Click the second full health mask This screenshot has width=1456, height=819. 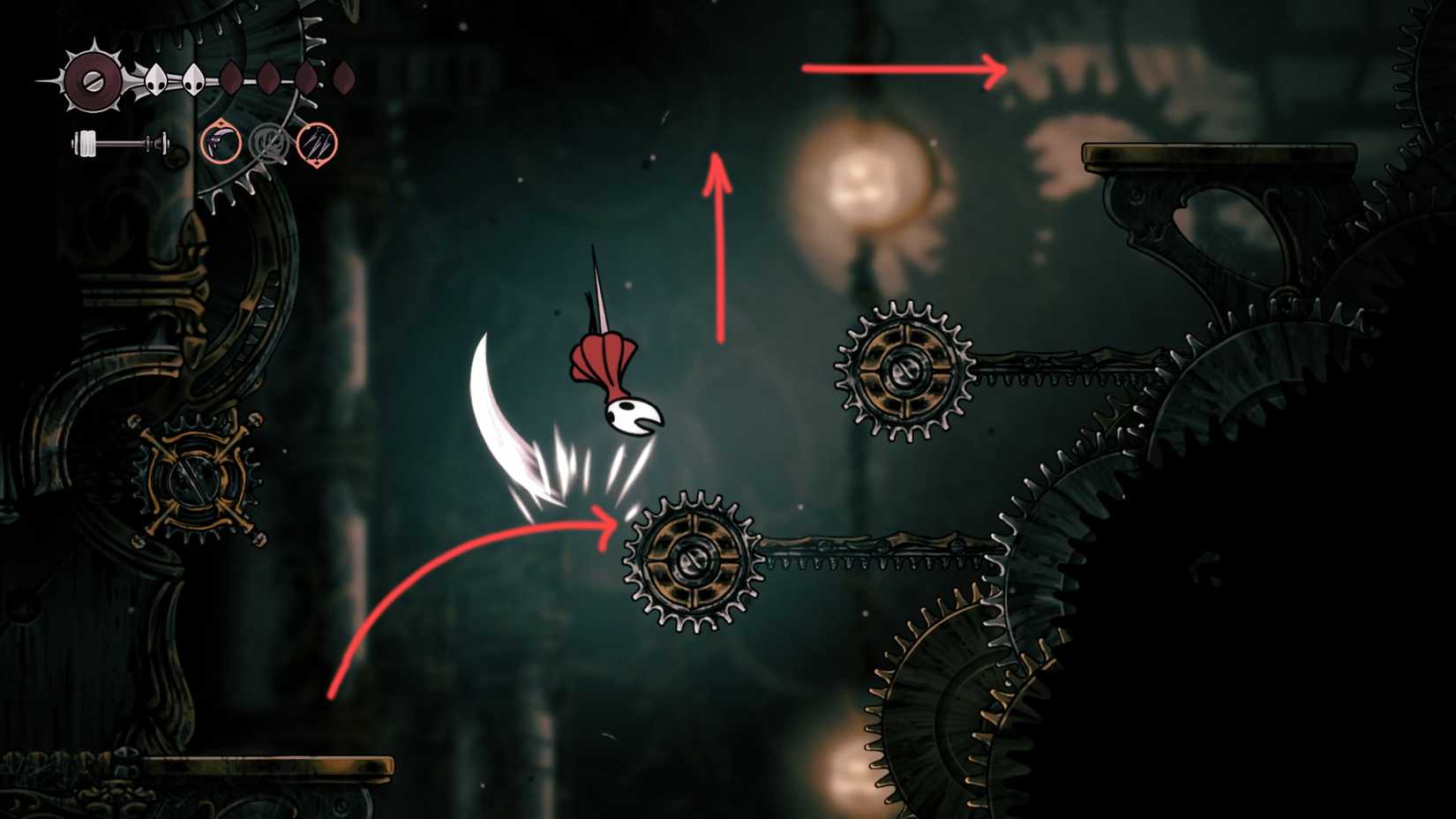coord(194,81)
